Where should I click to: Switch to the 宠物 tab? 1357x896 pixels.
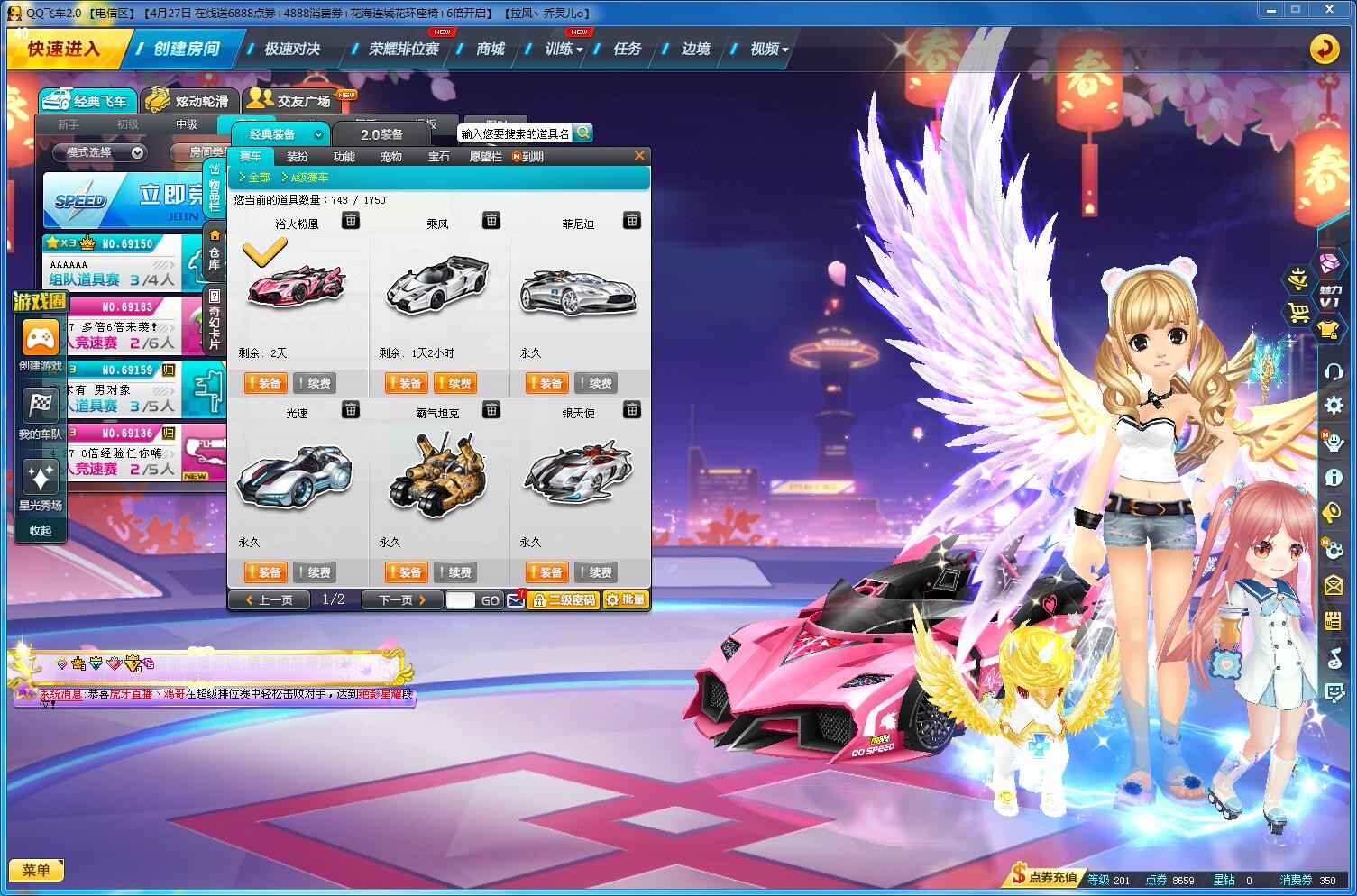390,156
